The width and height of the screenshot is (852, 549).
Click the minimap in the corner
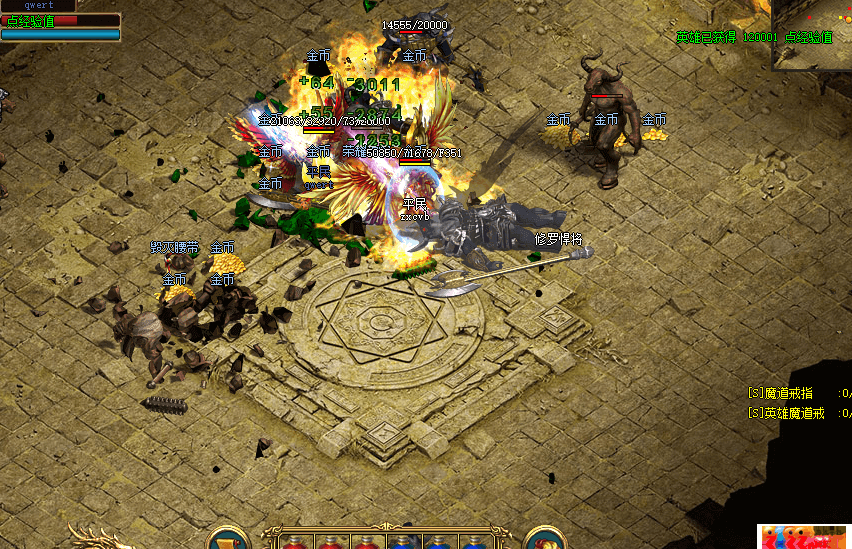point(812,33)
